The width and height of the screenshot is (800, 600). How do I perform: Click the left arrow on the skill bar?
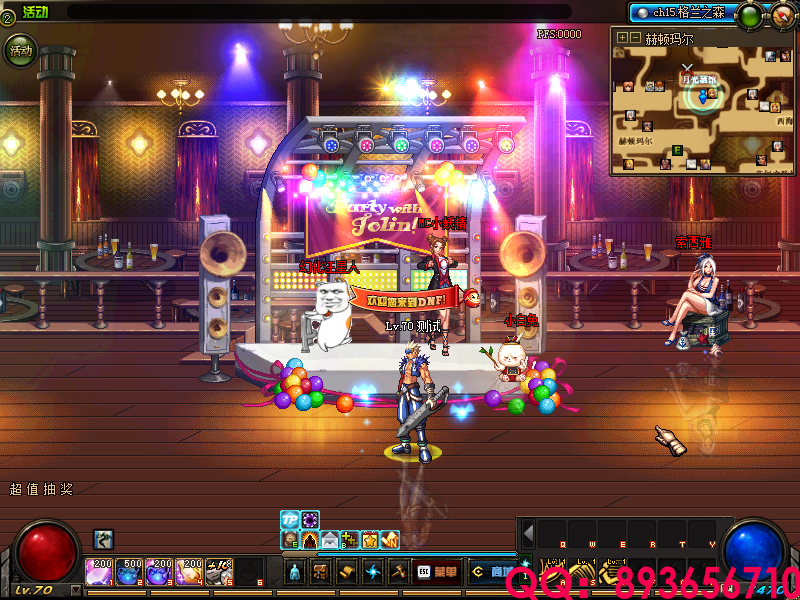coord(529,534)
